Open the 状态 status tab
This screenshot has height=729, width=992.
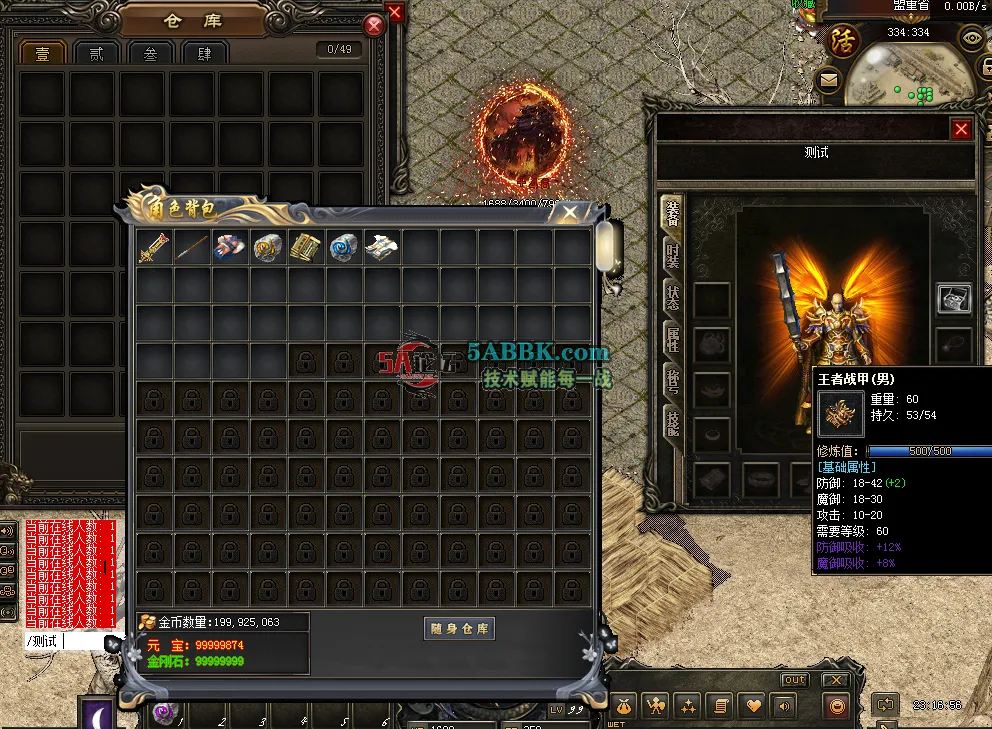point(673,295)
